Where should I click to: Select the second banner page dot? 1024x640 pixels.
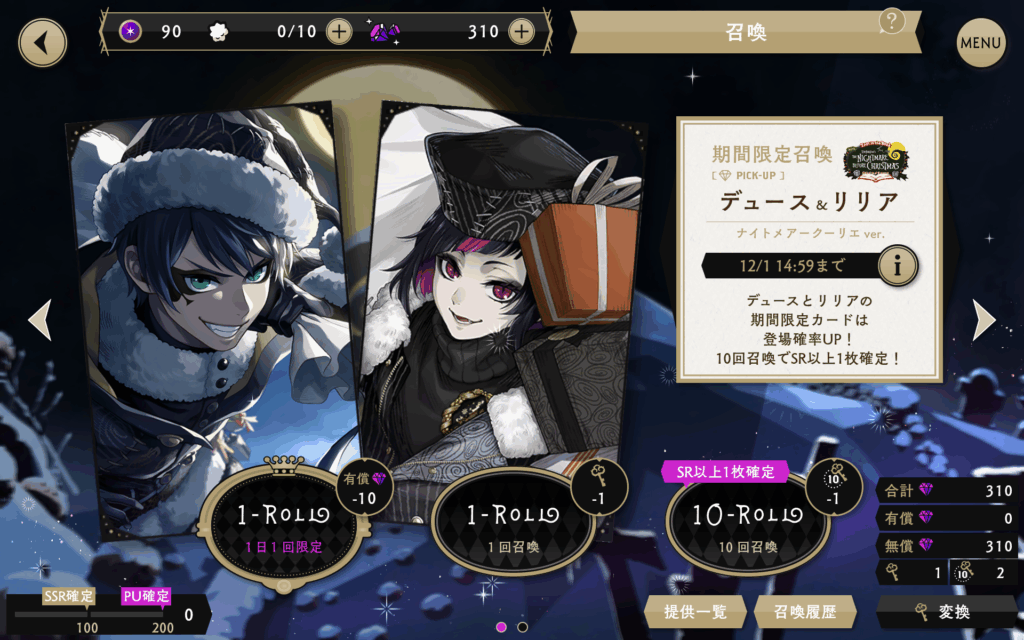522,627
